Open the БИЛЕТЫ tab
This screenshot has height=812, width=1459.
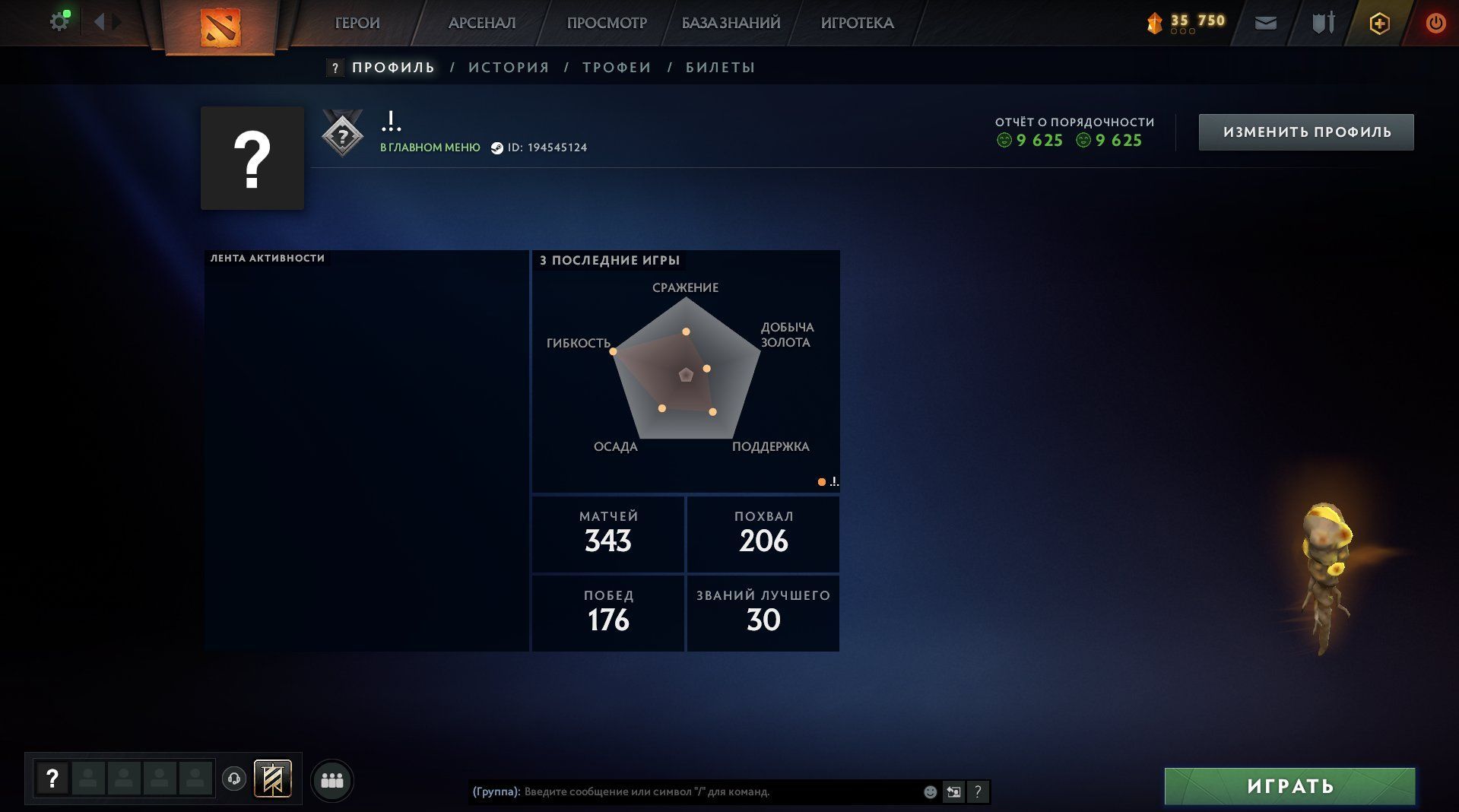(720, 68)
